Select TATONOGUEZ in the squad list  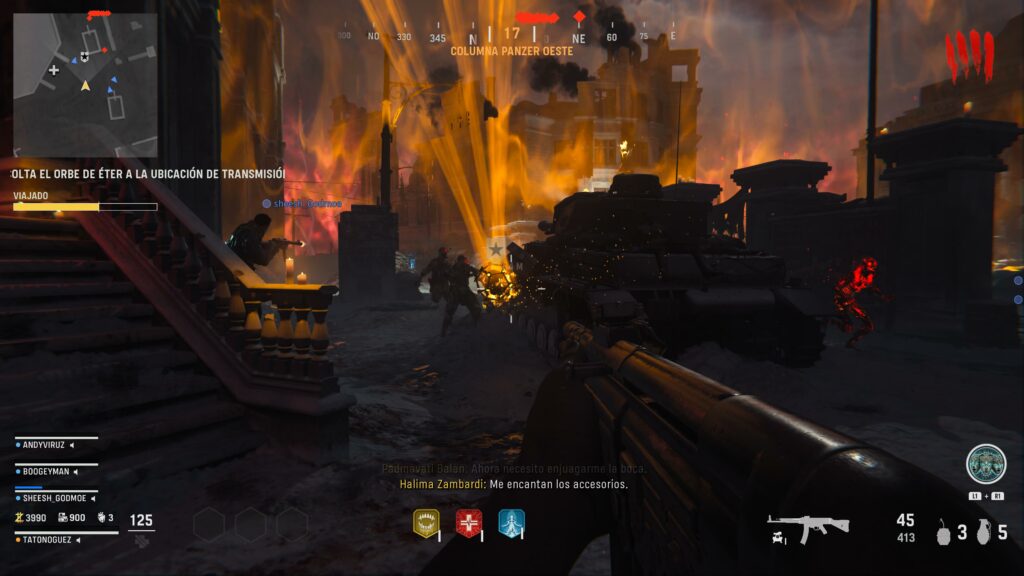point(57,539)
